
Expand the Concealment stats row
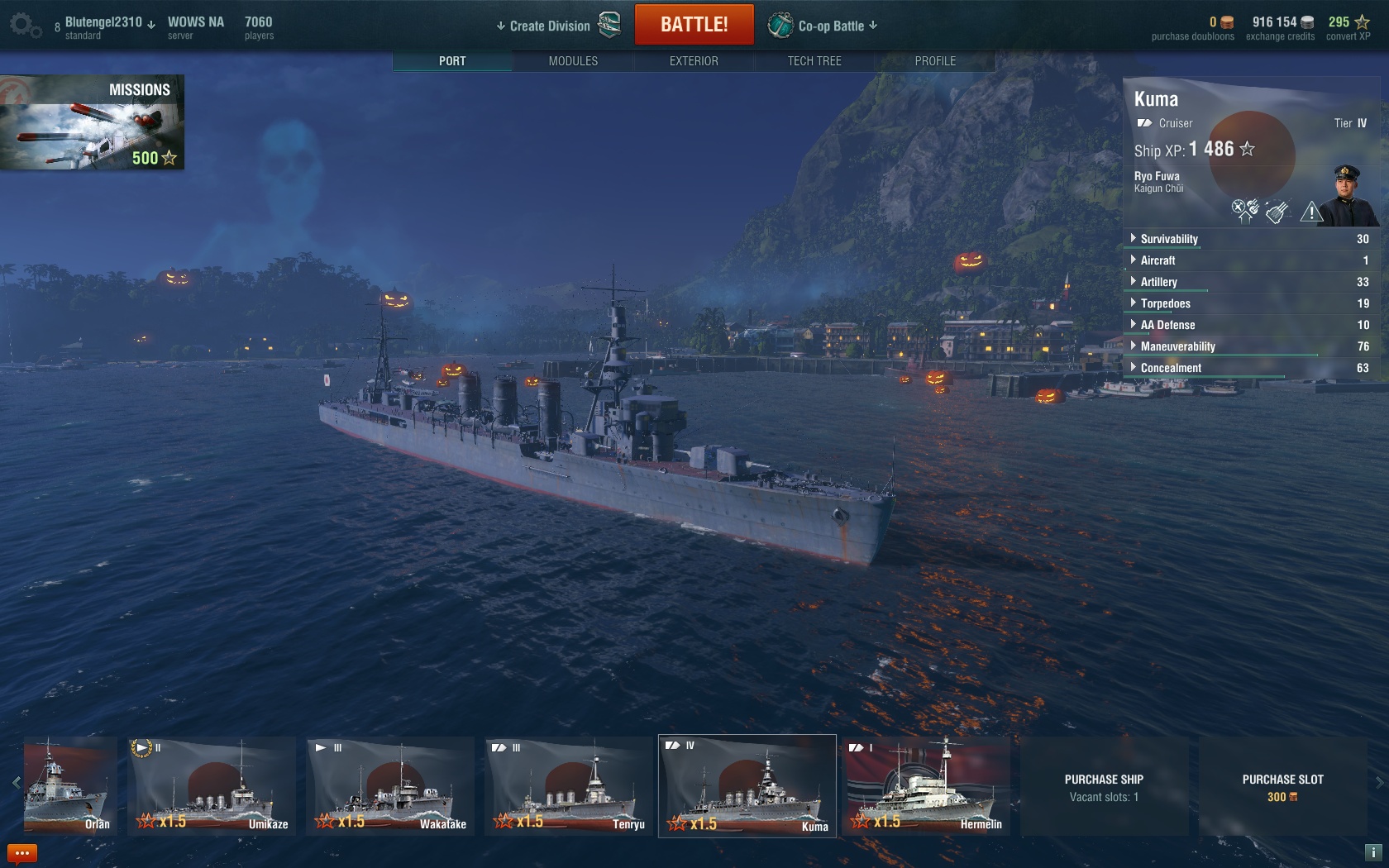pyautogui.click(x=1170, y=368)
